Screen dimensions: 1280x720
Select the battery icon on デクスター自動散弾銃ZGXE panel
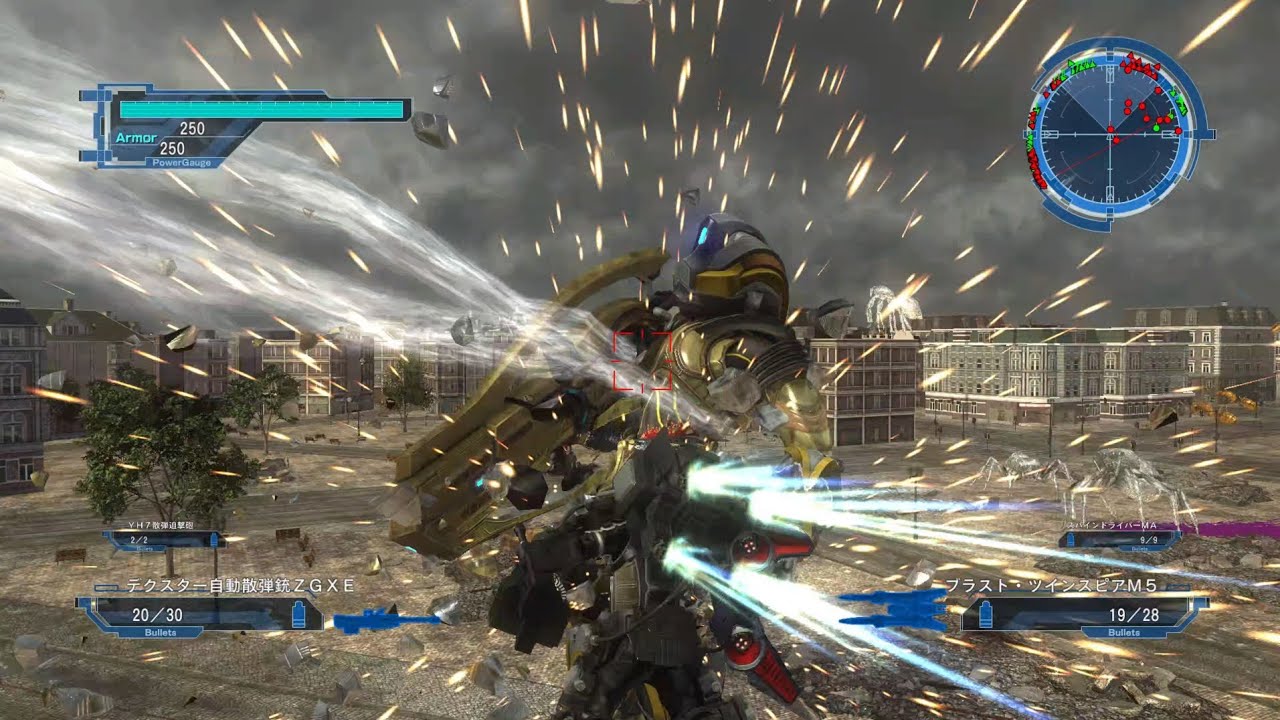pos(299,614)
